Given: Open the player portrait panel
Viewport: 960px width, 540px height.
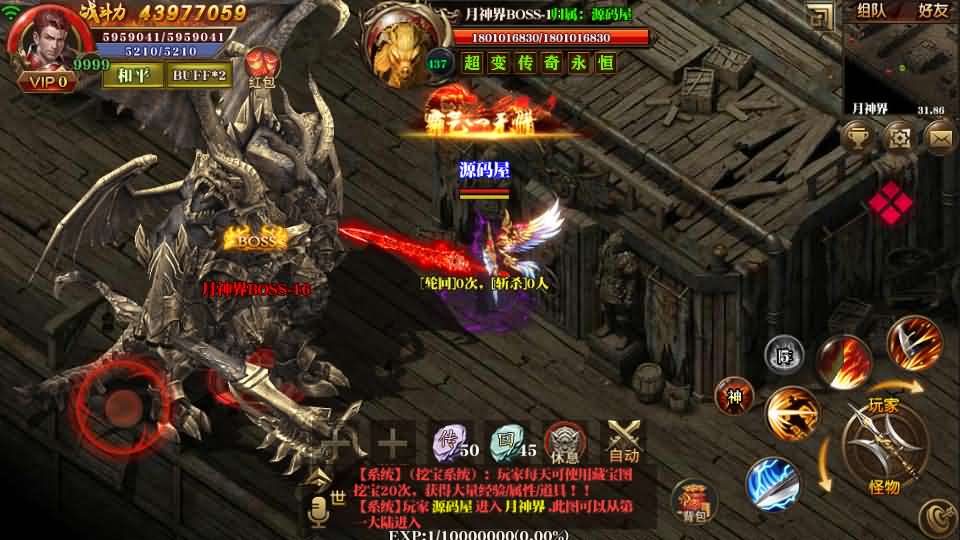Looking at the screenshot, I should (x=45, y=40).
